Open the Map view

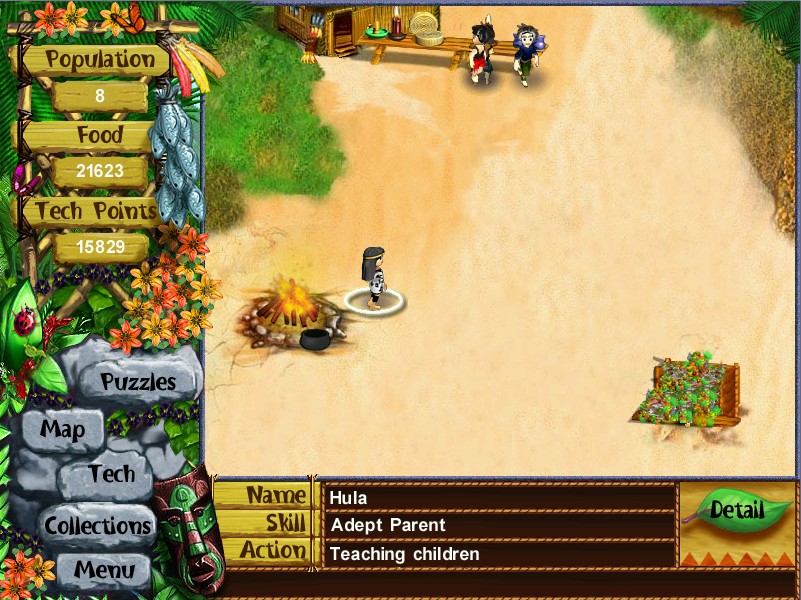(x=62, y=430)
